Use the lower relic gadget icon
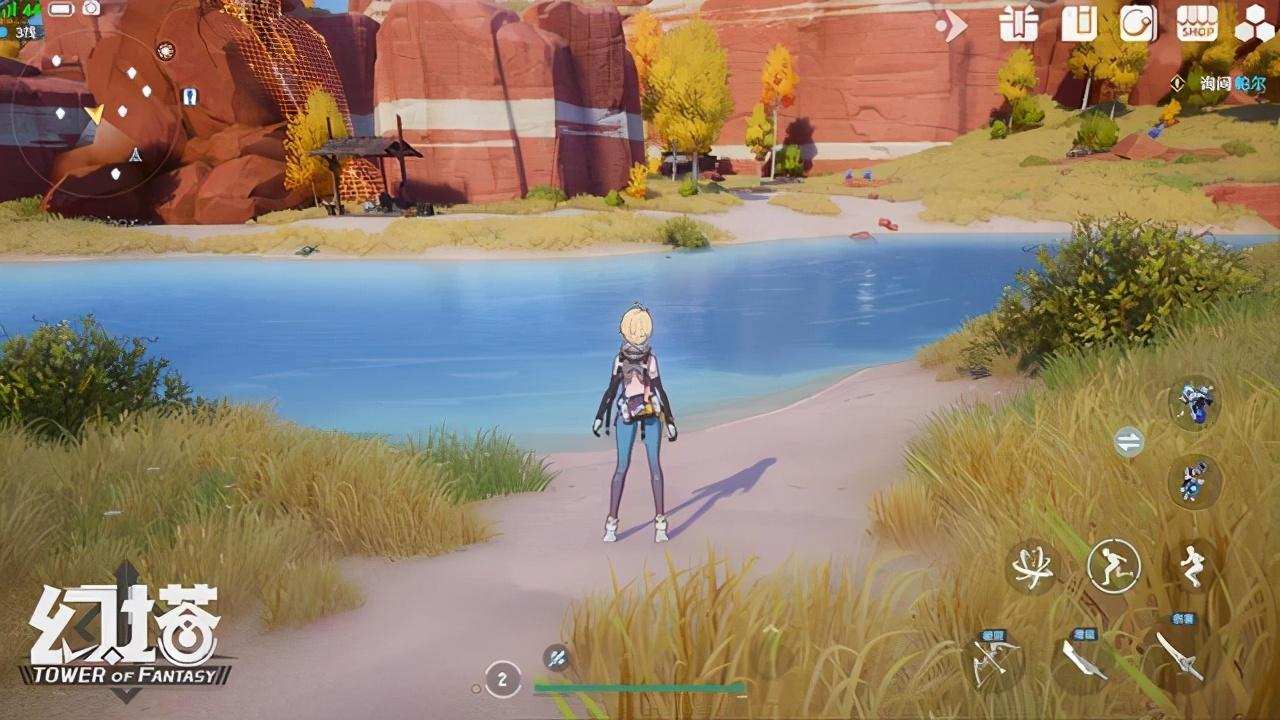The width and height of the screenshot is (1280, 720). (x=1194, y=481)
